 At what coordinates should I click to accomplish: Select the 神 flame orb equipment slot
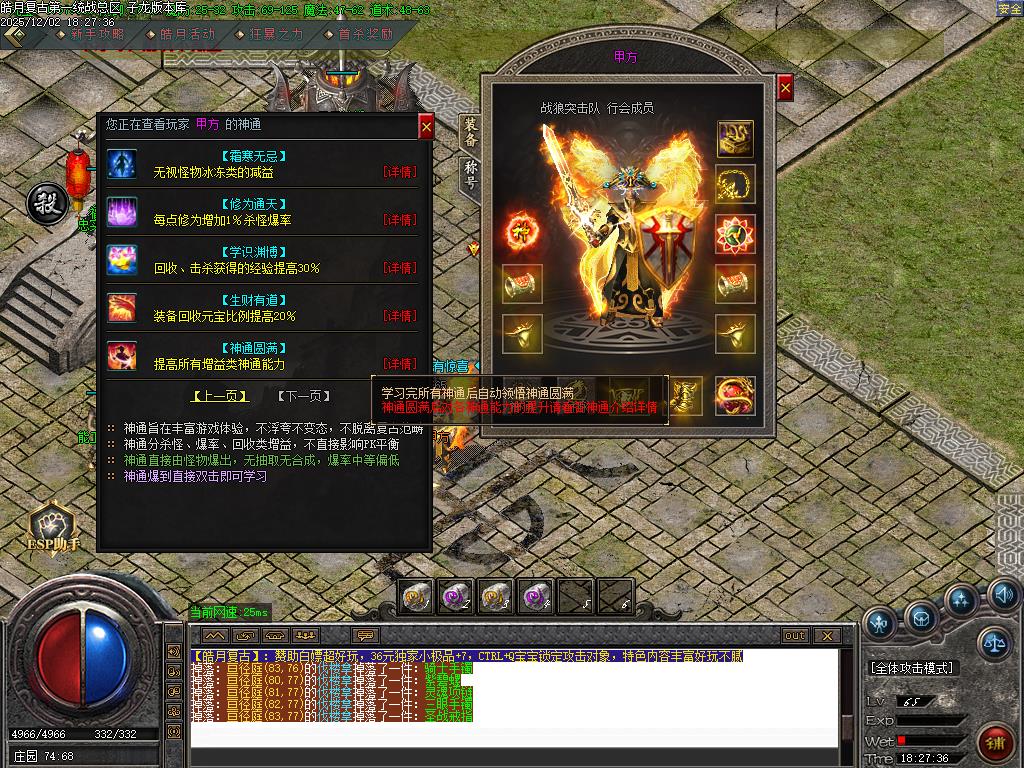tap(521, 232)
